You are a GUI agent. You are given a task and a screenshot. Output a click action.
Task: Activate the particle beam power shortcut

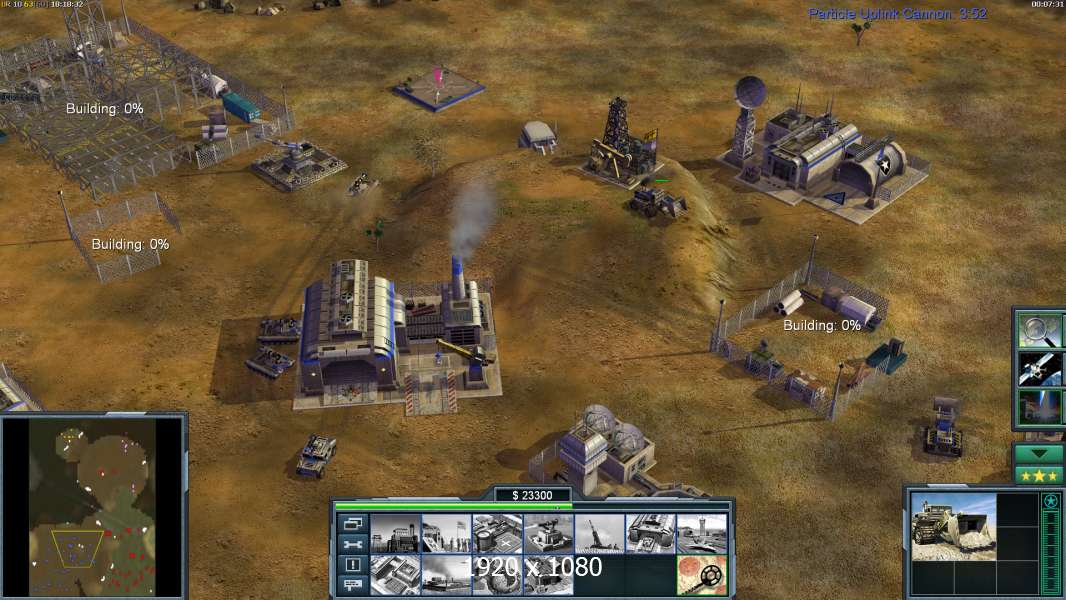pyautogui.click(x=1040, y=407)
